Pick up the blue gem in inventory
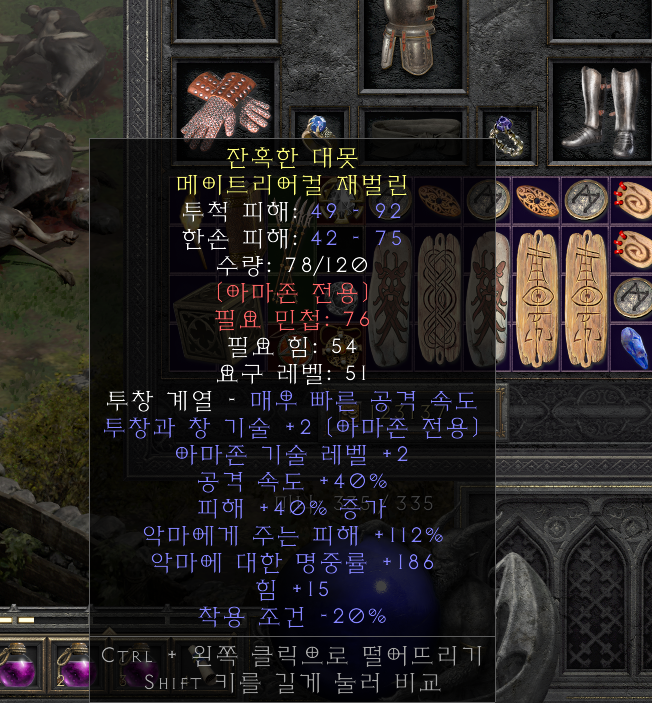The width and height of the screenshot is (652, 703). 634,346
